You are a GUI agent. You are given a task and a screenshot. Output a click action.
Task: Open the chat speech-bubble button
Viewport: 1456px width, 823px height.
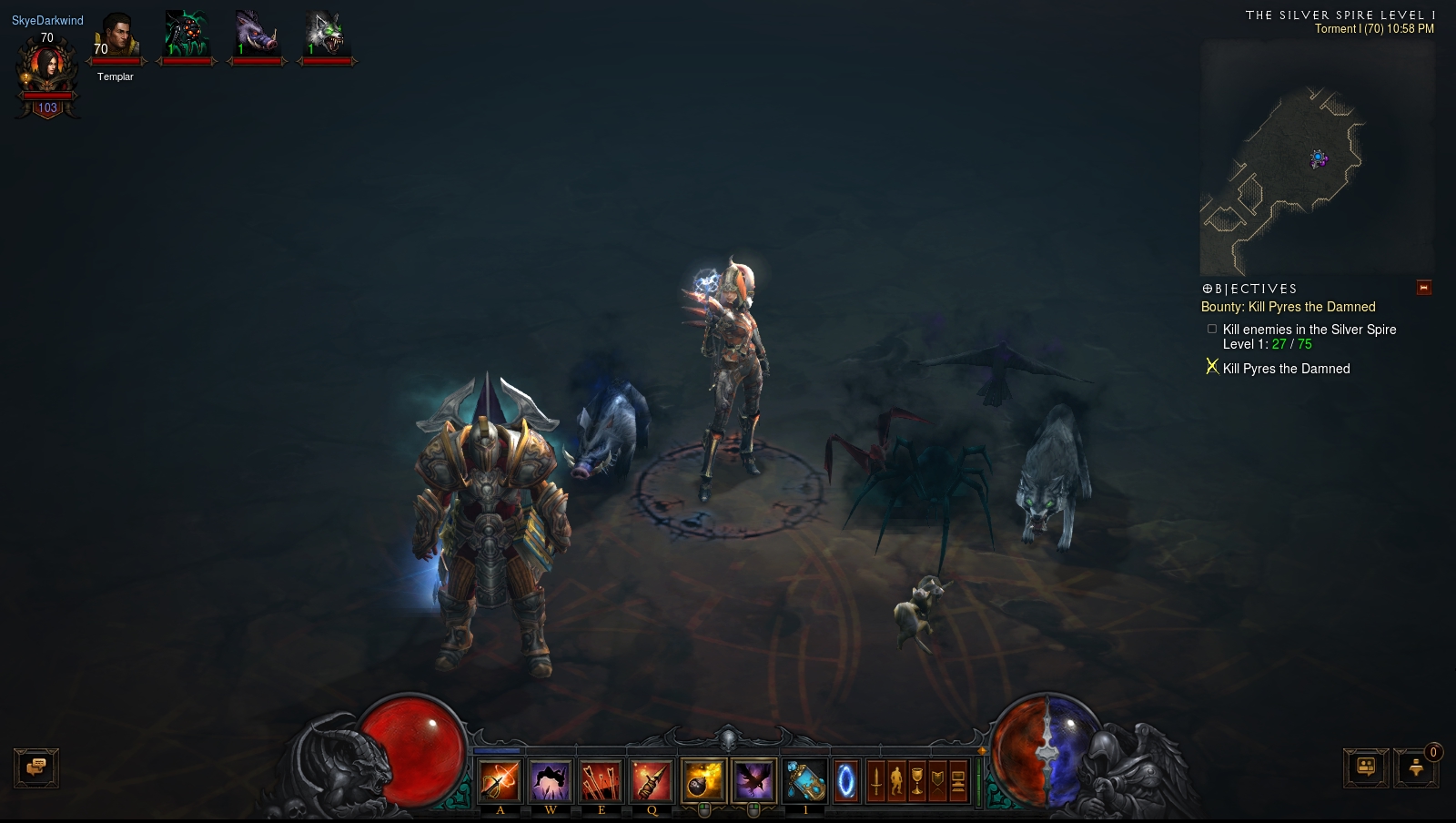tap(36, 767)
